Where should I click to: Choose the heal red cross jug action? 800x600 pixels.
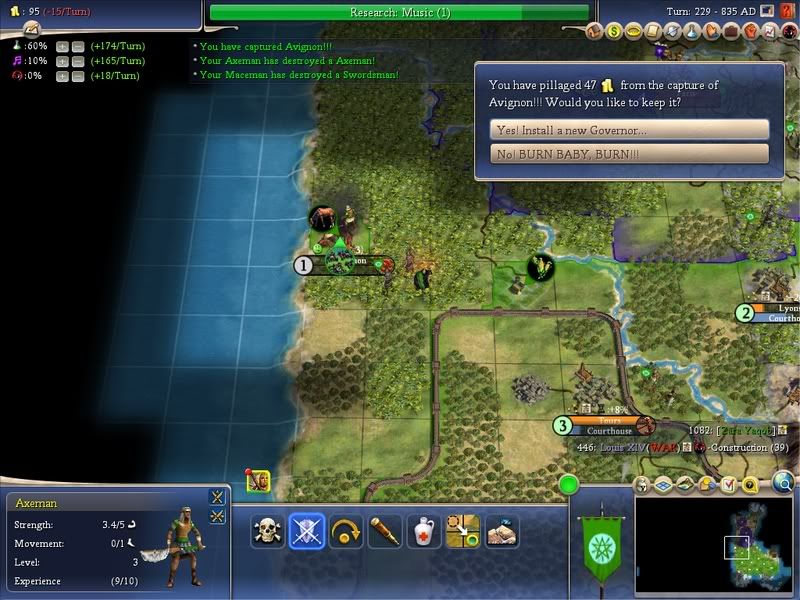(x=423, y=531)
